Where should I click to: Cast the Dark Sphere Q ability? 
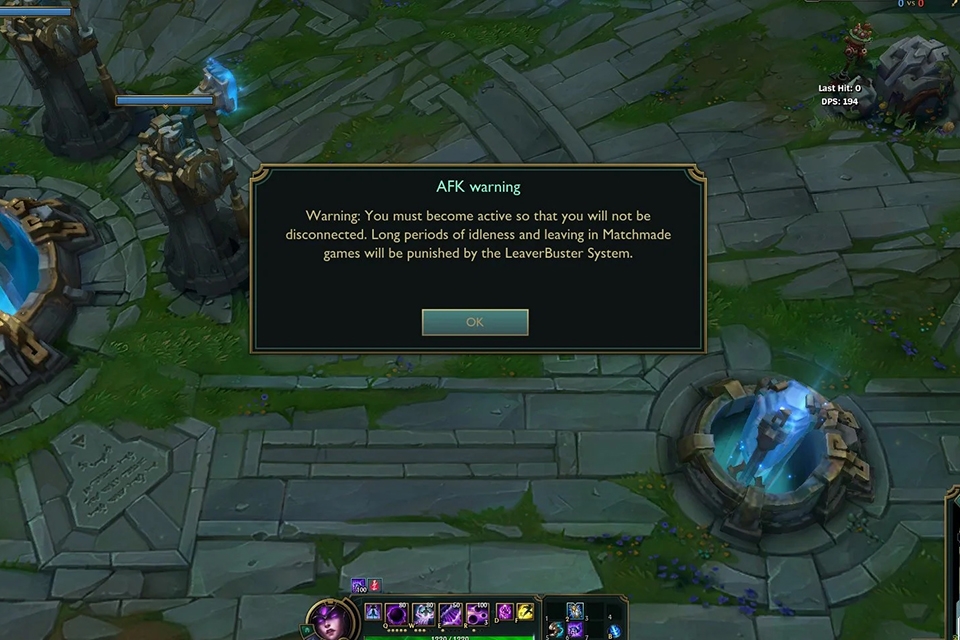pyautogui.click(x=395, y=612)
